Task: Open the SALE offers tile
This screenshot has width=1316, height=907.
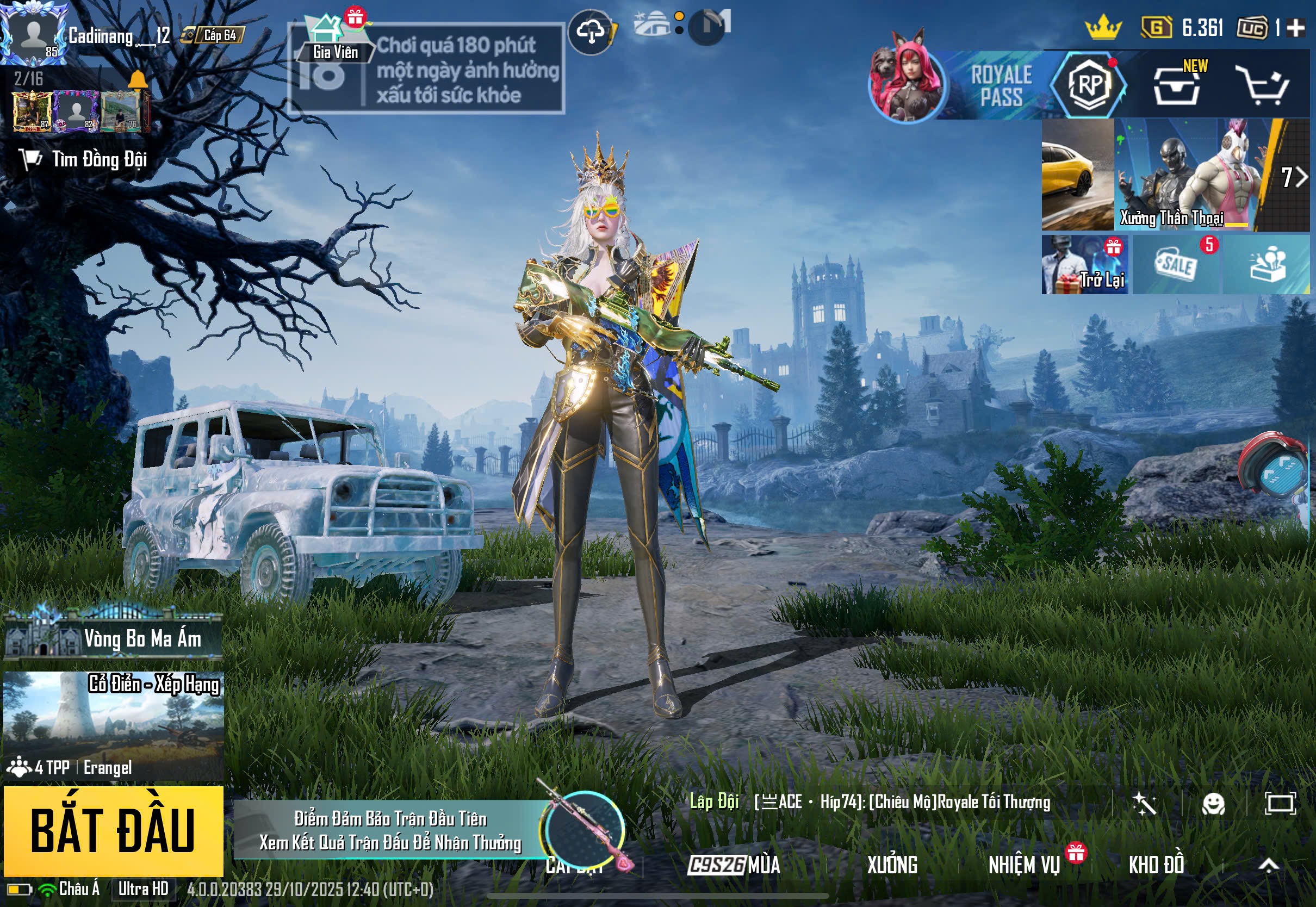Action: (1176, 265)
